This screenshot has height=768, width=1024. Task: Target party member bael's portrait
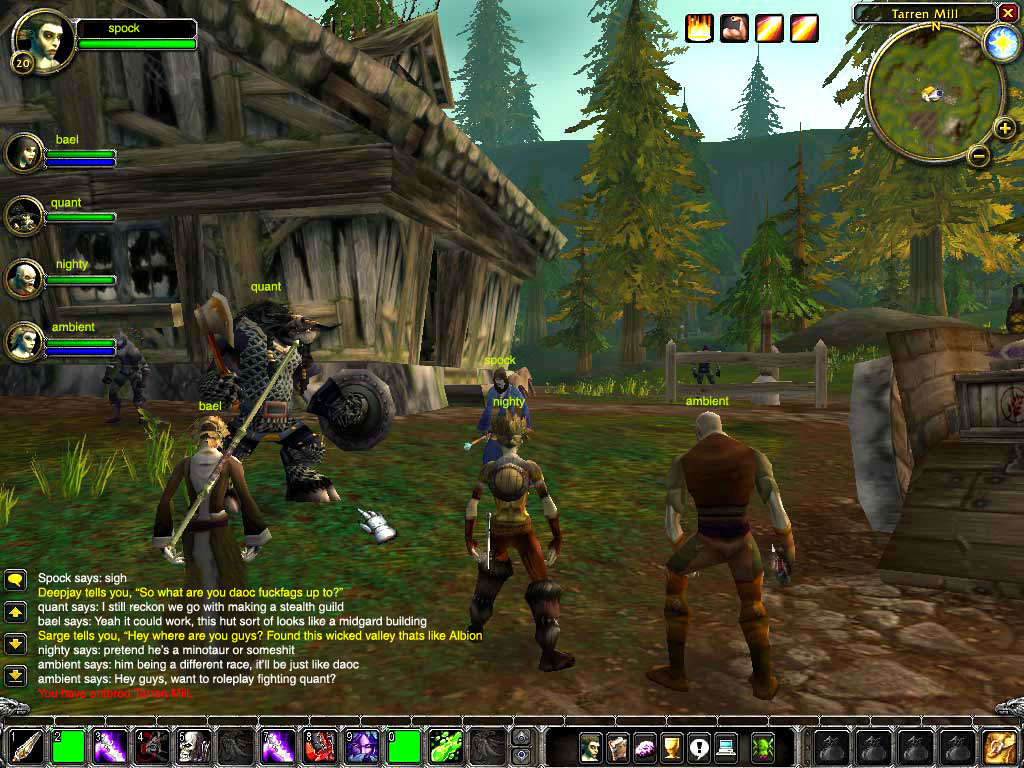24,153
